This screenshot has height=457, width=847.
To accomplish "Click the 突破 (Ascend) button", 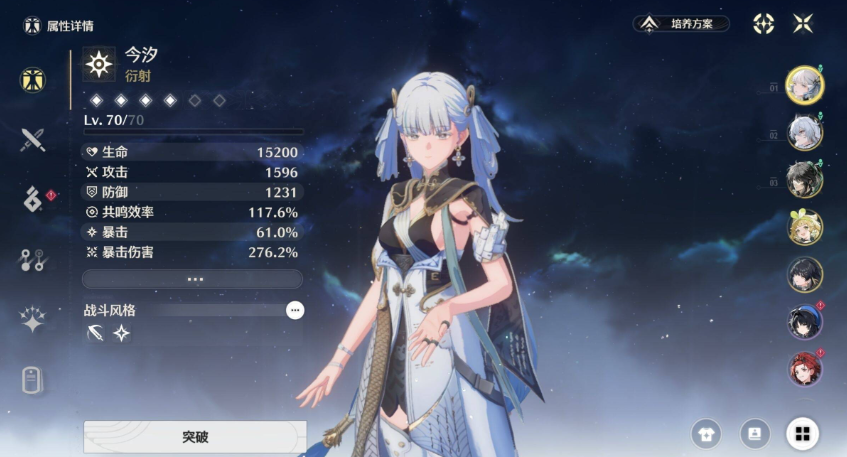I will [194, 437].
